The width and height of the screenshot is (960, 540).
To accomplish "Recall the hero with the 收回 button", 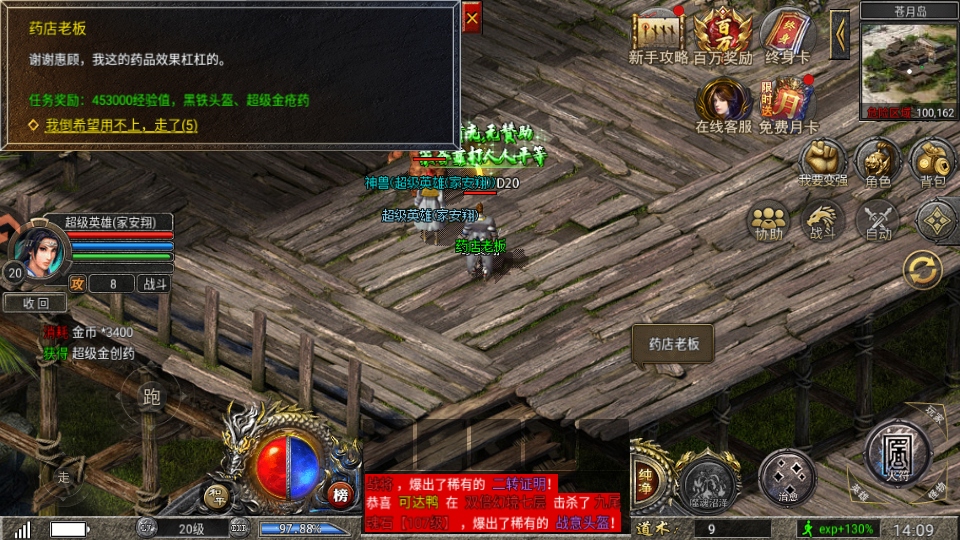I will pos(36,303).
